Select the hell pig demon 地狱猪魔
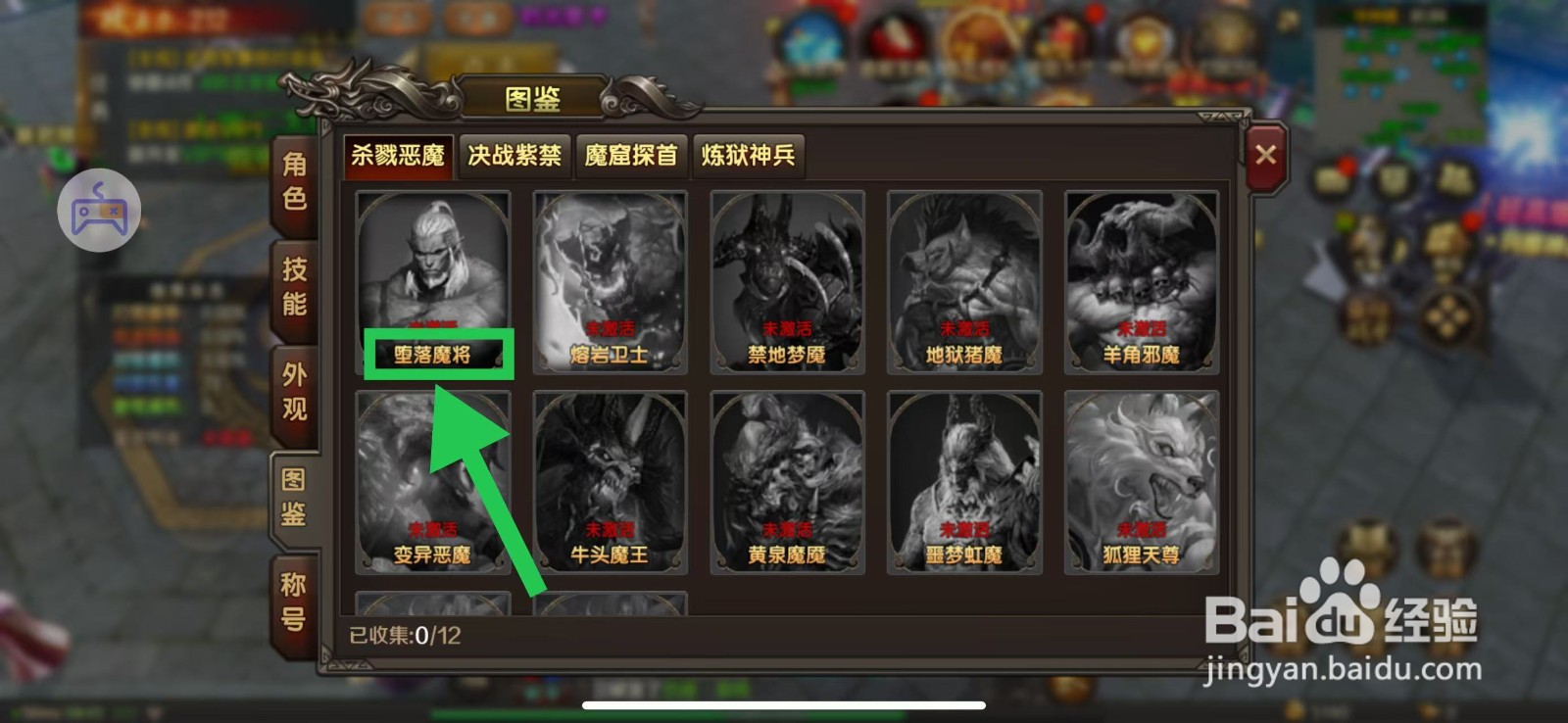This screenshot has height=723, width=1568. [x=964, y=279]
